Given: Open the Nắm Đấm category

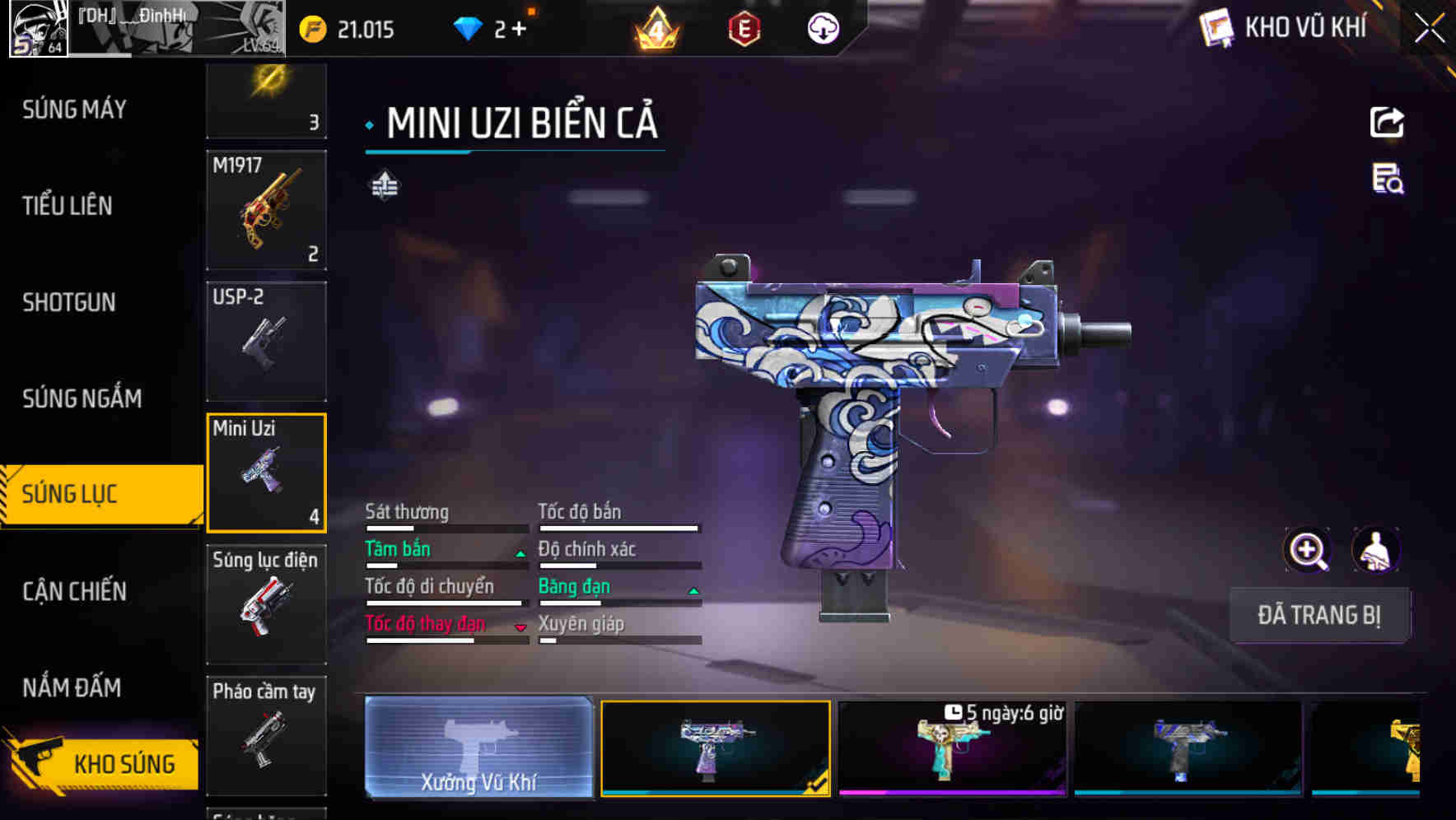Looking at the screenshot, I should click(x=72, y=687).
